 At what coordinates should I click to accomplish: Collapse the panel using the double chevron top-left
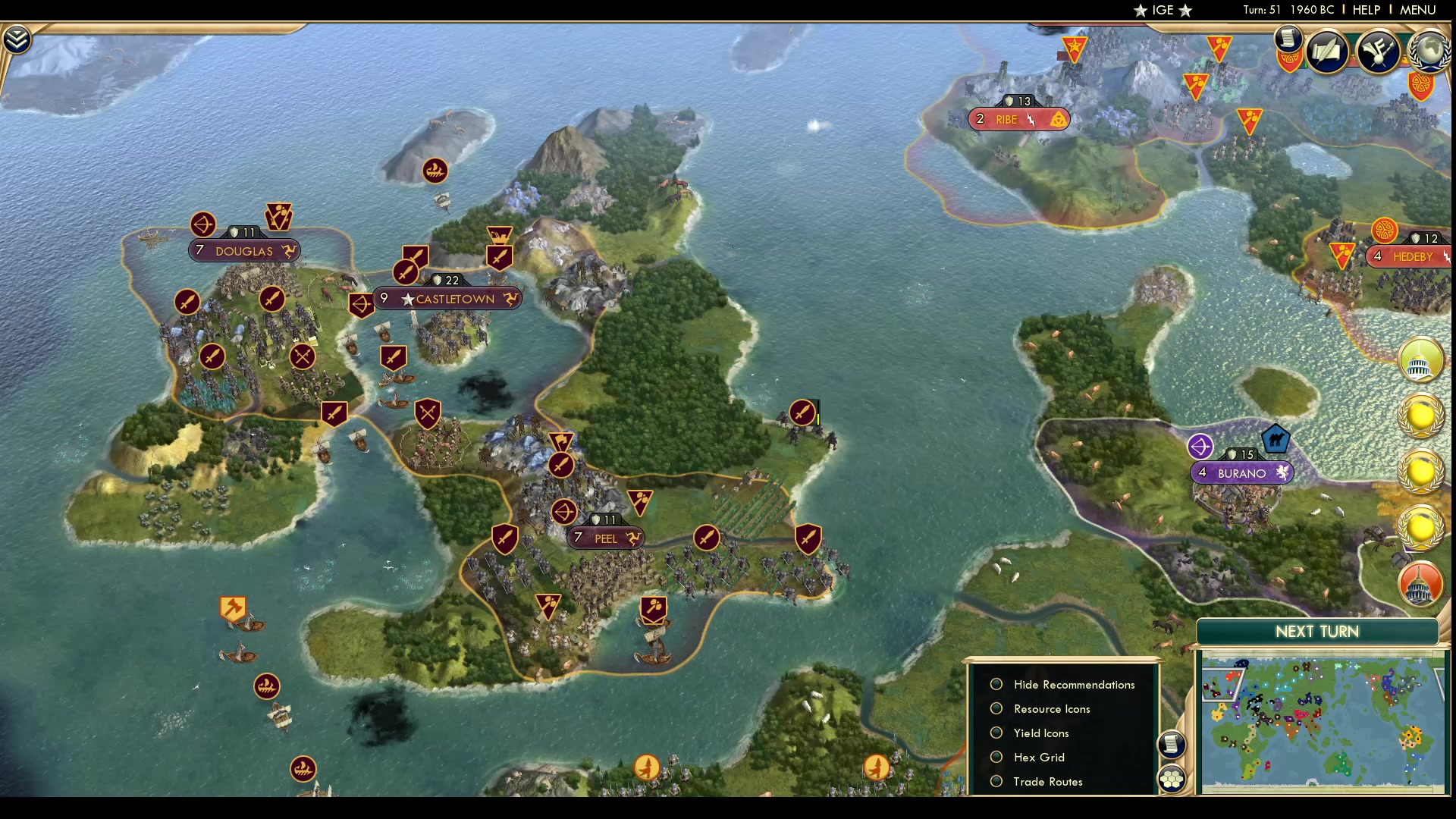[x=15, y=38]
